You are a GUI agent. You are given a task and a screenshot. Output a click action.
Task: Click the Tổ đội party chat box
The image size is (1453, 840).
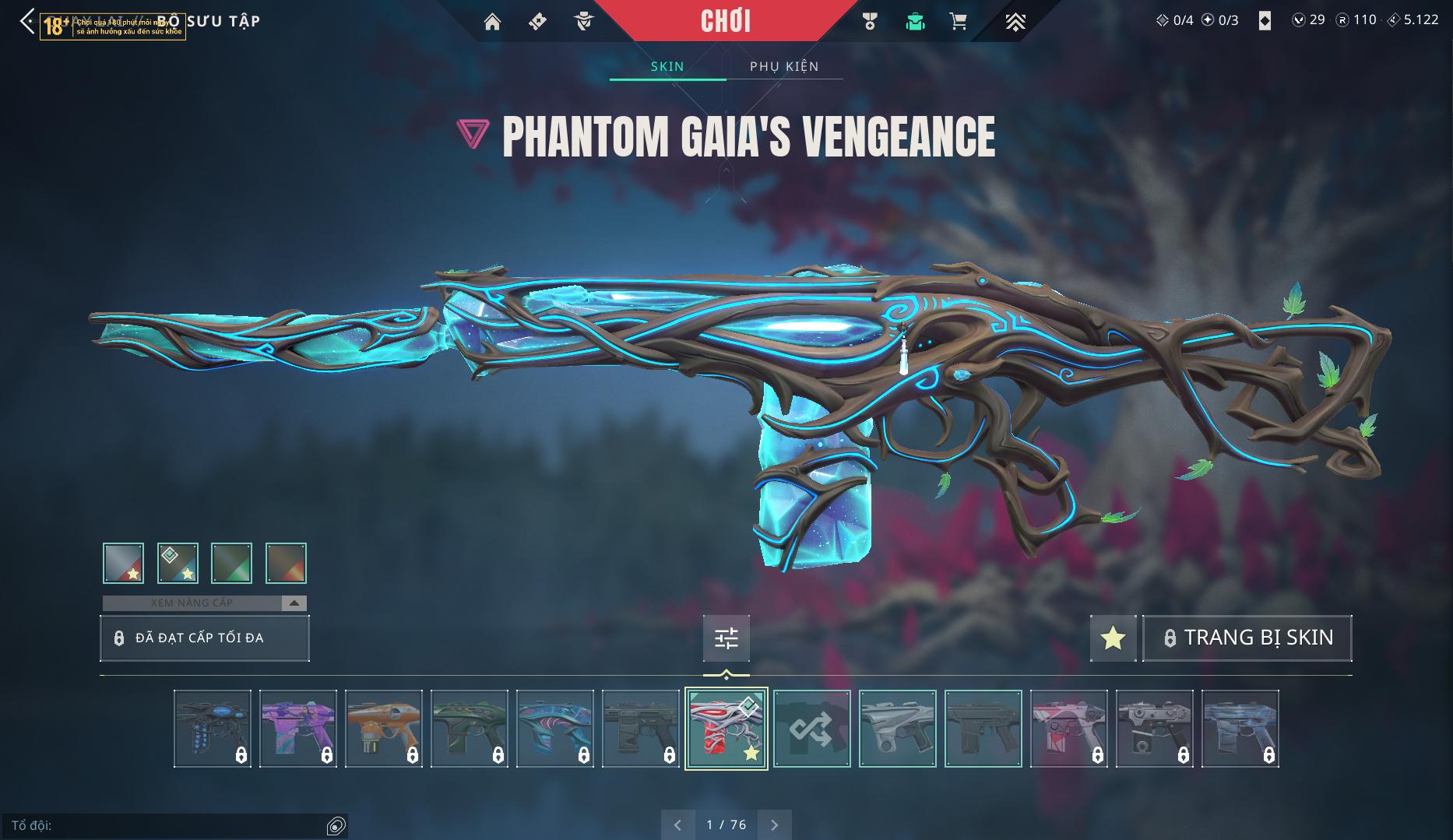164,825
